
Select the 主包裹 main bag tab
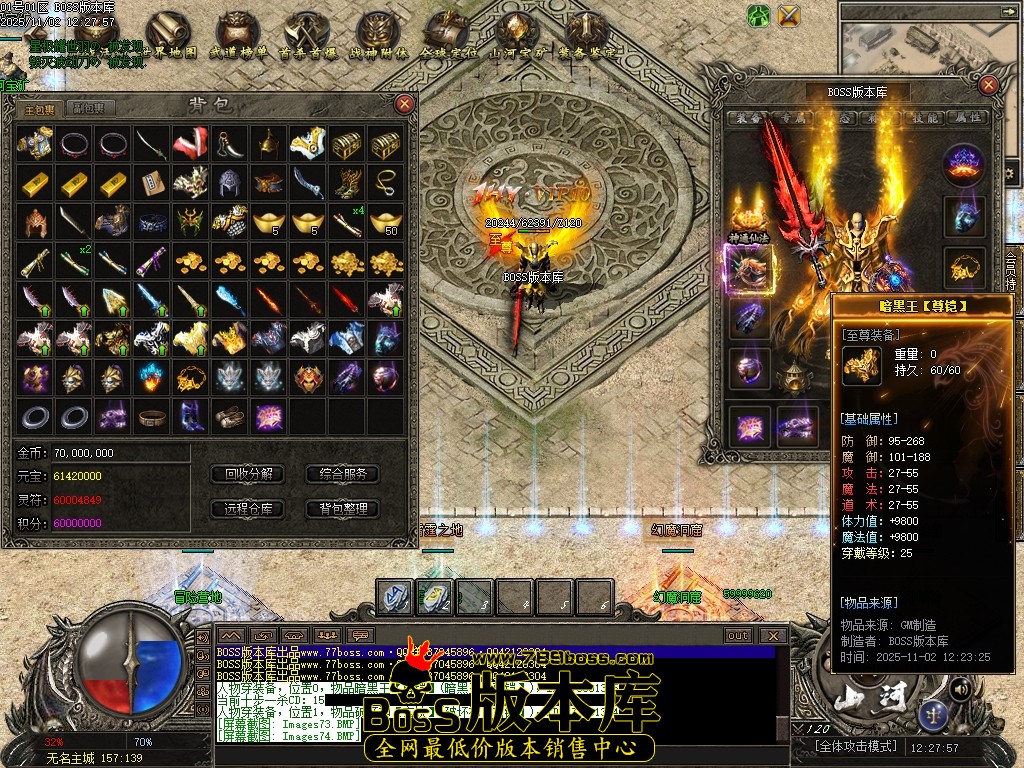click(x=40, y=108)
